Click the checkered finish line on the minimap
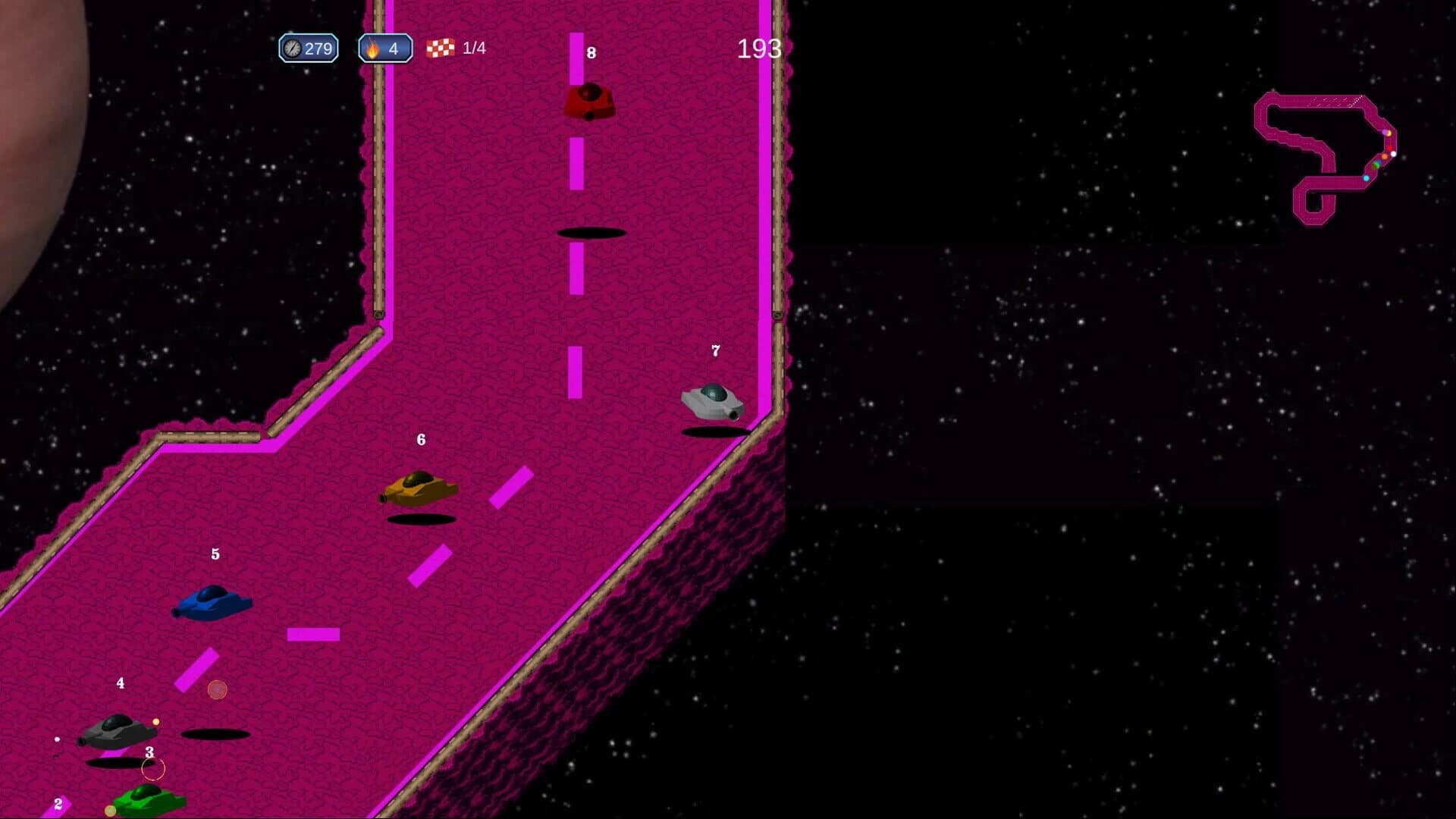Viewport: 1456px width, 819px height. [x=1356, y=101]
